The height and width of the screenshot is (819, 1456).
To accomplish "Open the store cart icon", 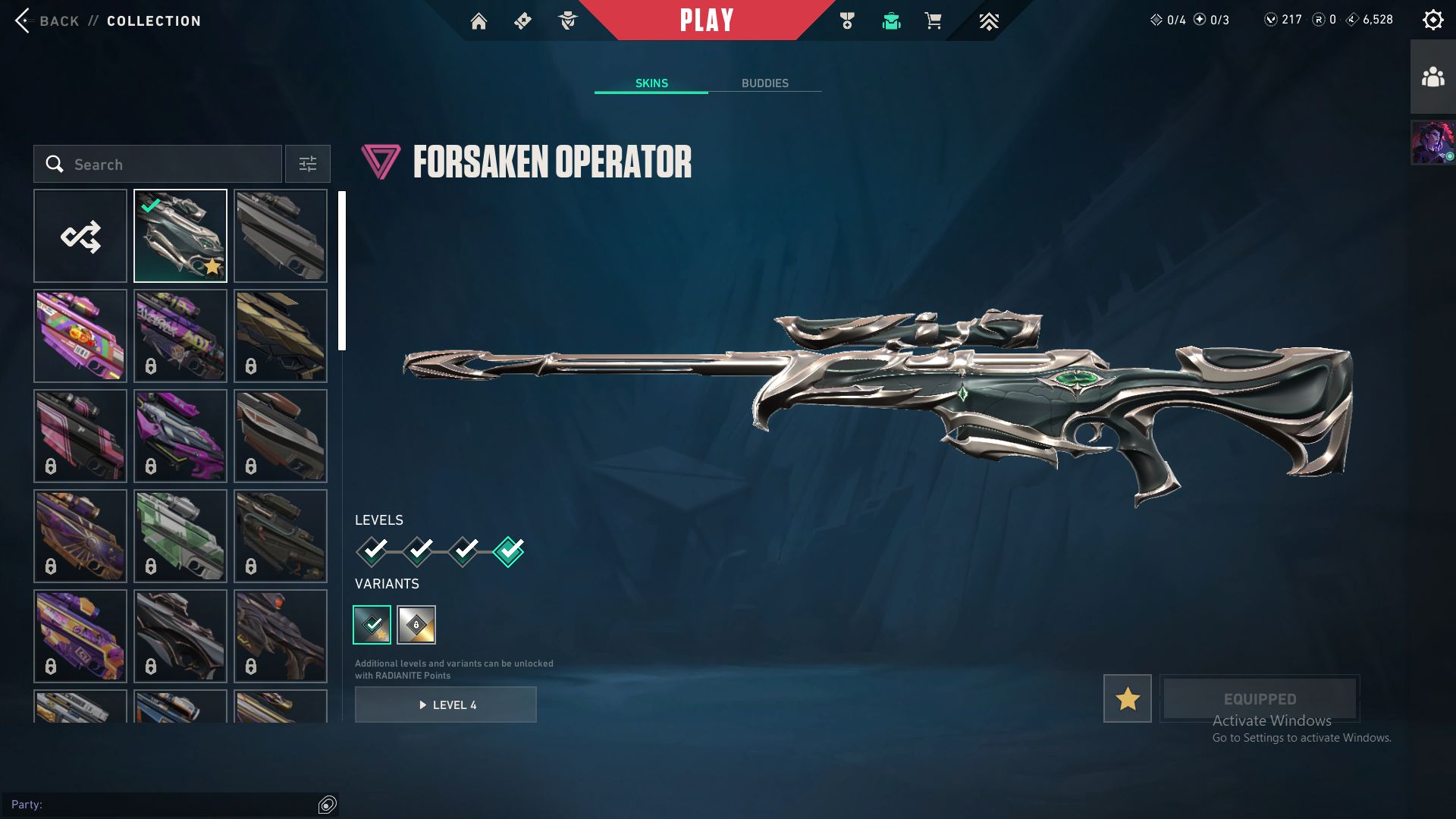I will pos(933,21).
